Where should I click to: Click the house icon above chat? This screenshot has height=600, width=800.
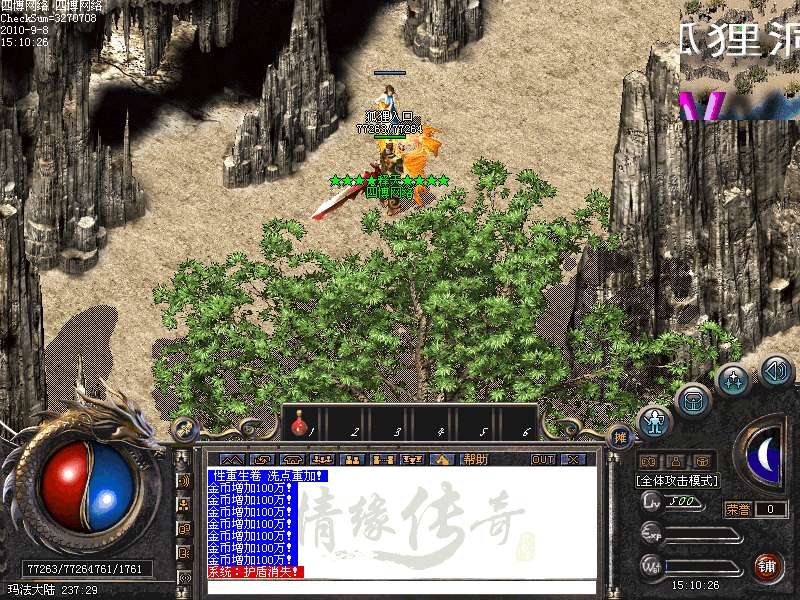tap(443, 459)
